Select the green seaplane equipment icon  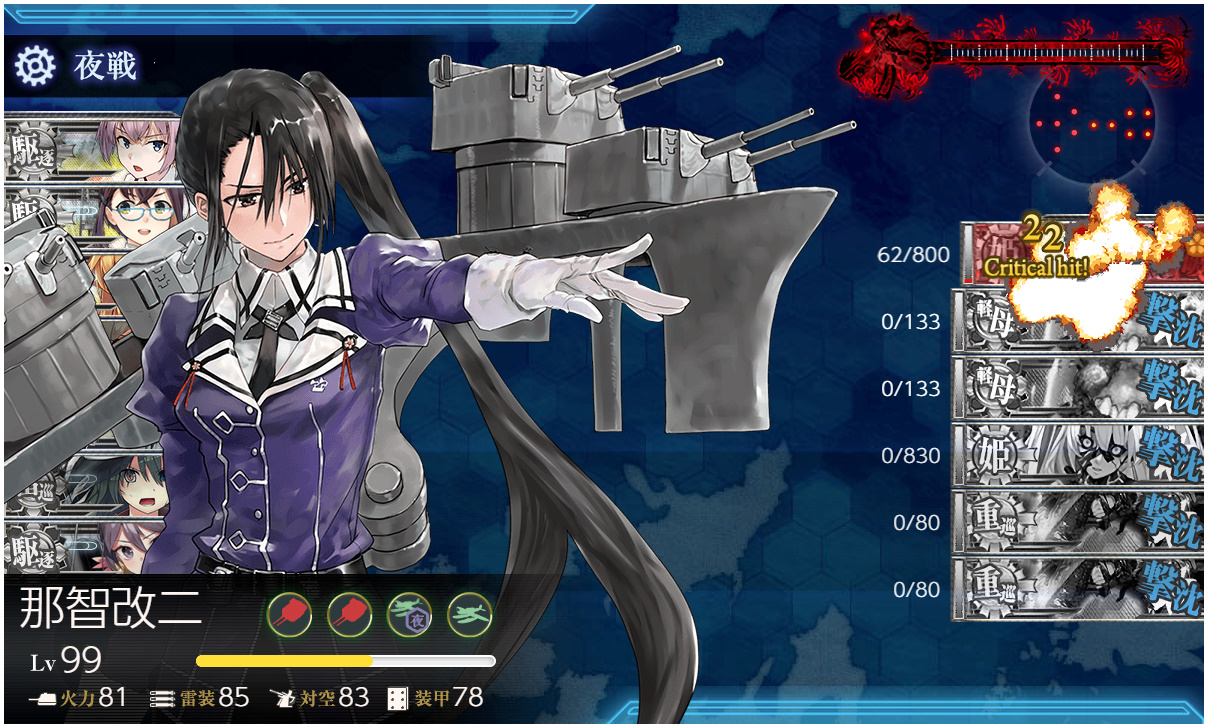pyautogui.click(x=469, y=612)
